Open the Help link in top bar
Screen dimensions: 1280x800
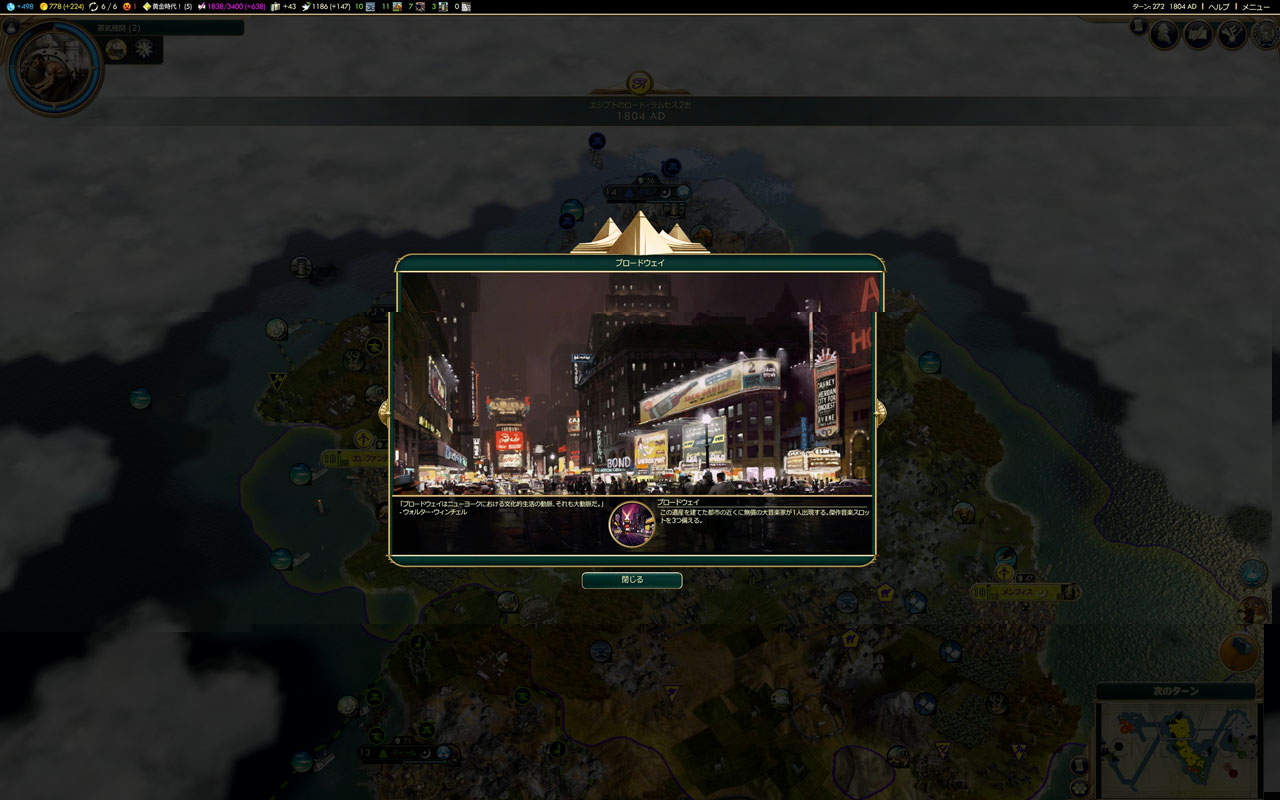click(1219, 7)
